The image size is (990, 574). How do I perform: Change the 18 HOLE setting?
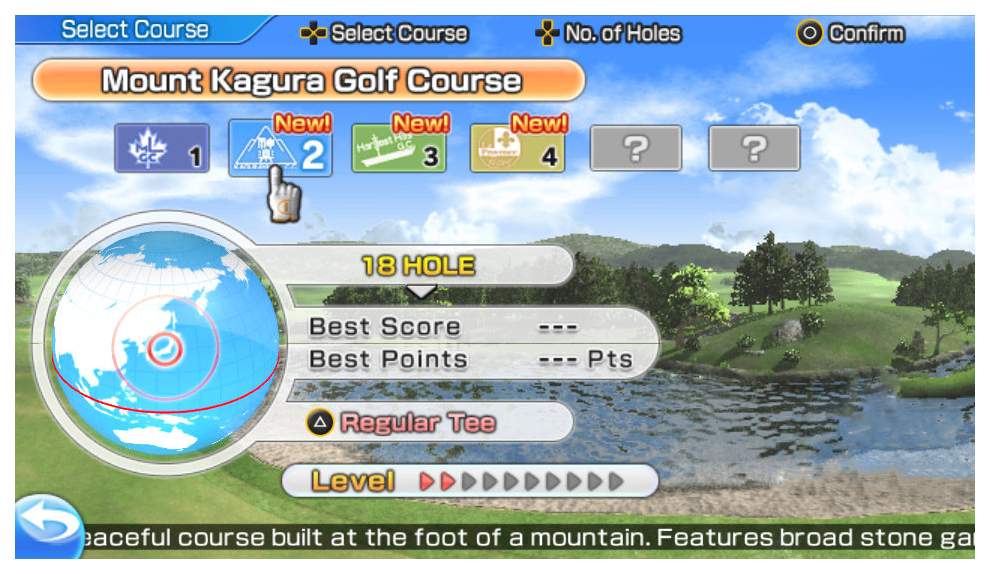coord(420,267)
